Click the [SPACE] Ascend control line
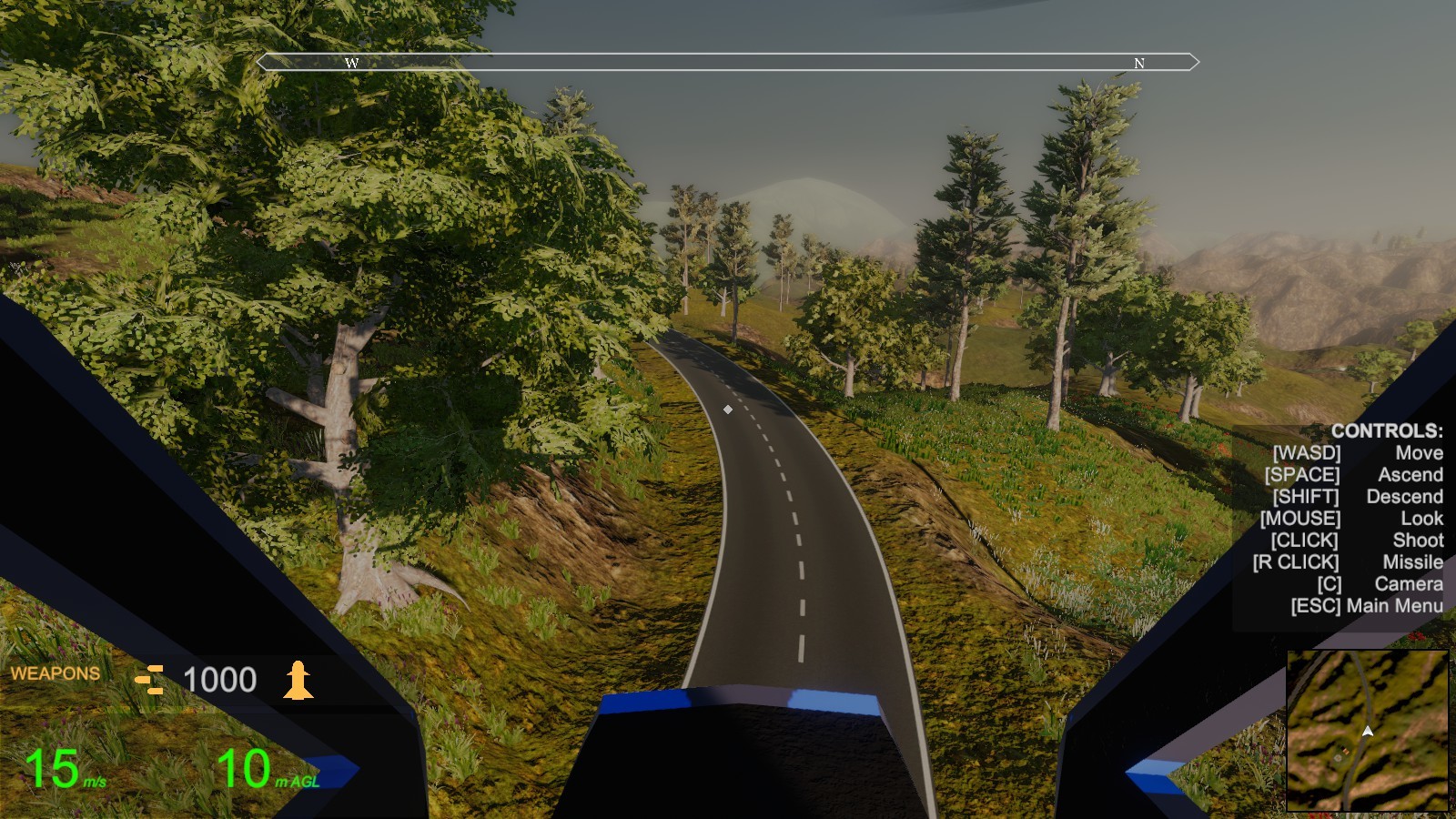Screen dimensions: 1456x819 point(1354,474)
